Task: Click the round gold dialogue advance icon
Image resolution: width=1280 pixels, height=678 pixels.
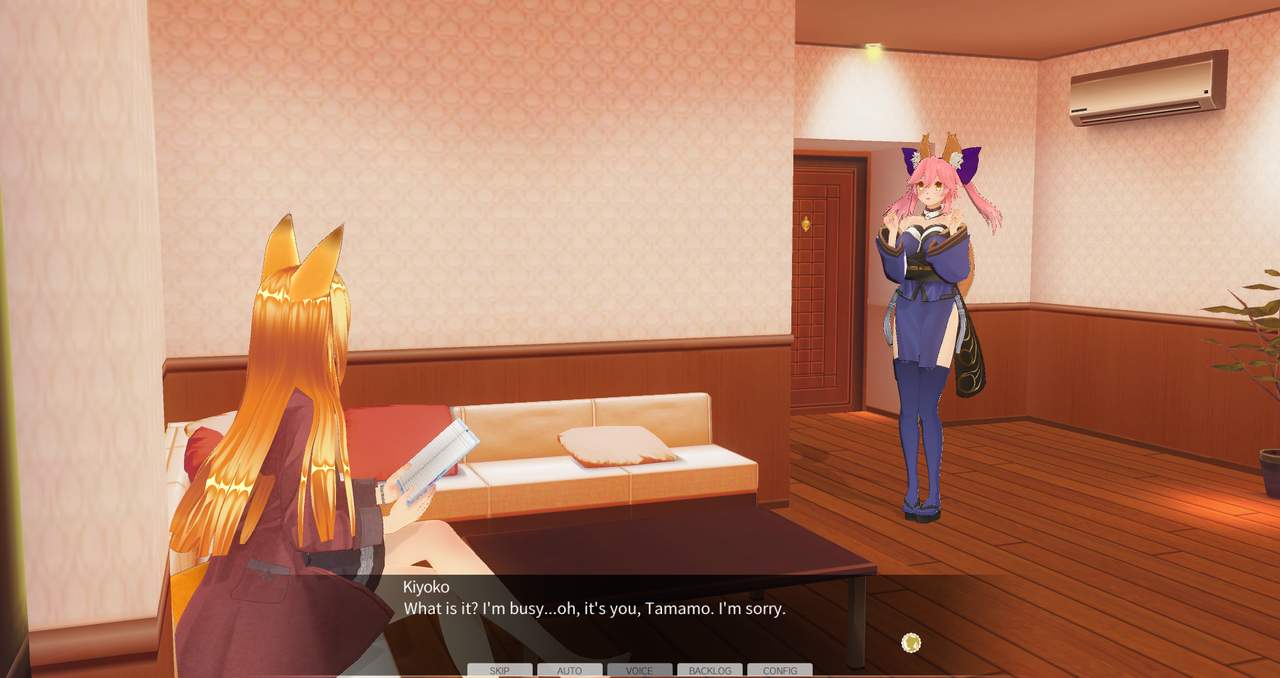Action: click(x=910, y=643)
